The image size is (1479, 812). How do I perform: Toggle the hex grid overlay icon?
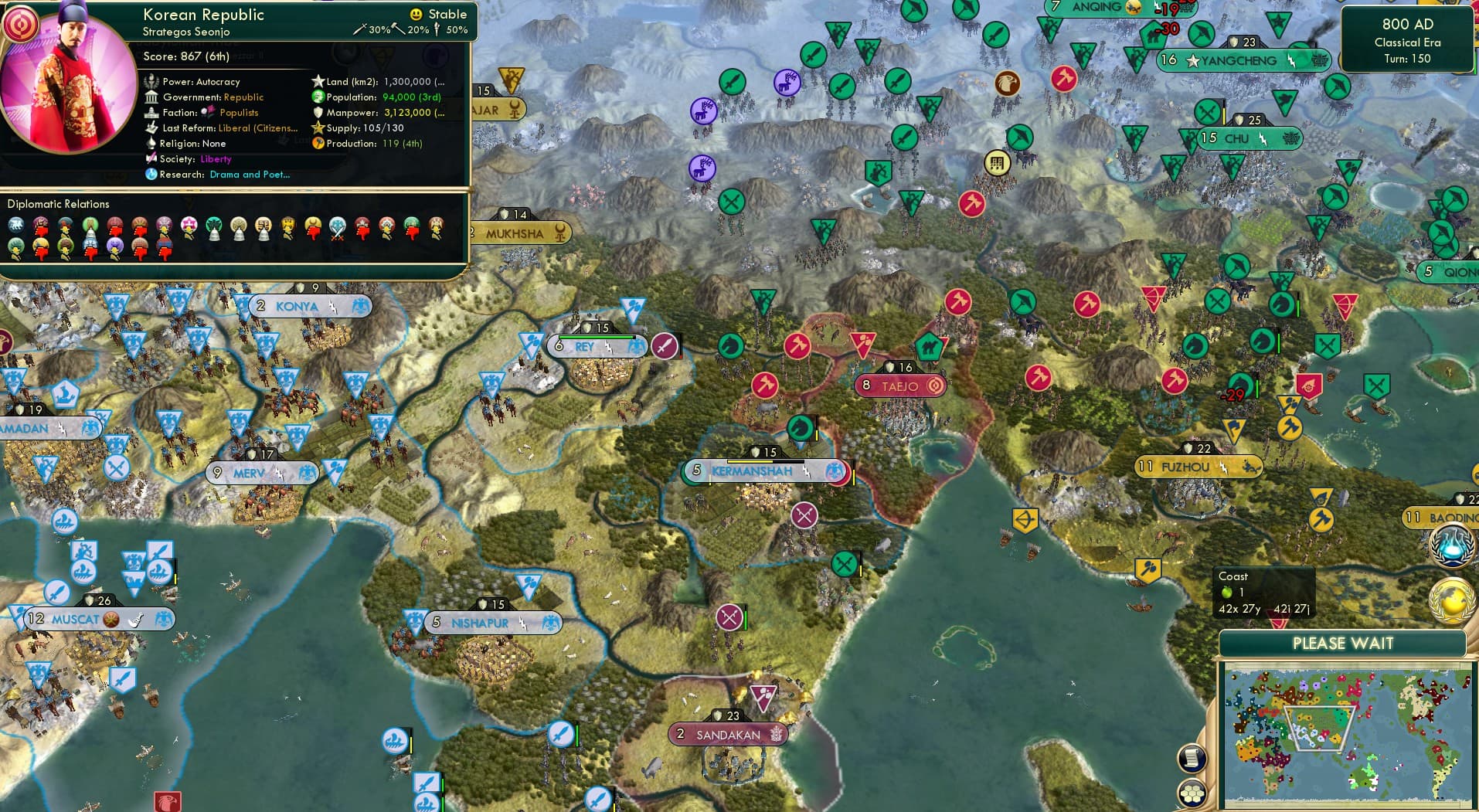pyautogui.click(x=1192, y=792)
